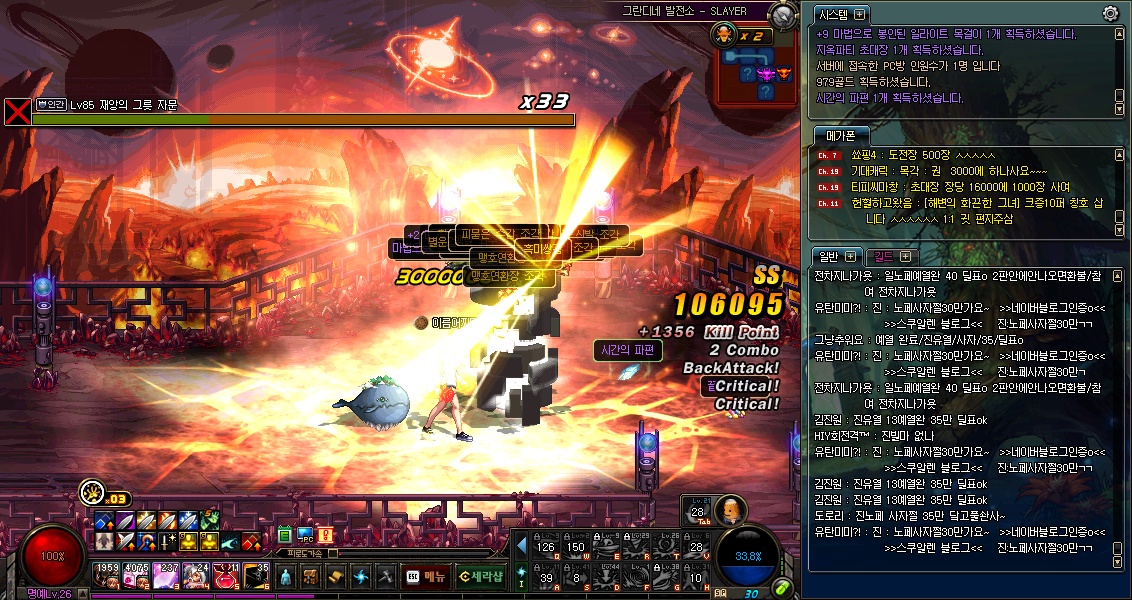Open the 세라샵 cash shop
The width and height of the screenshot is (1132, 600).
(x=482, y=577)
